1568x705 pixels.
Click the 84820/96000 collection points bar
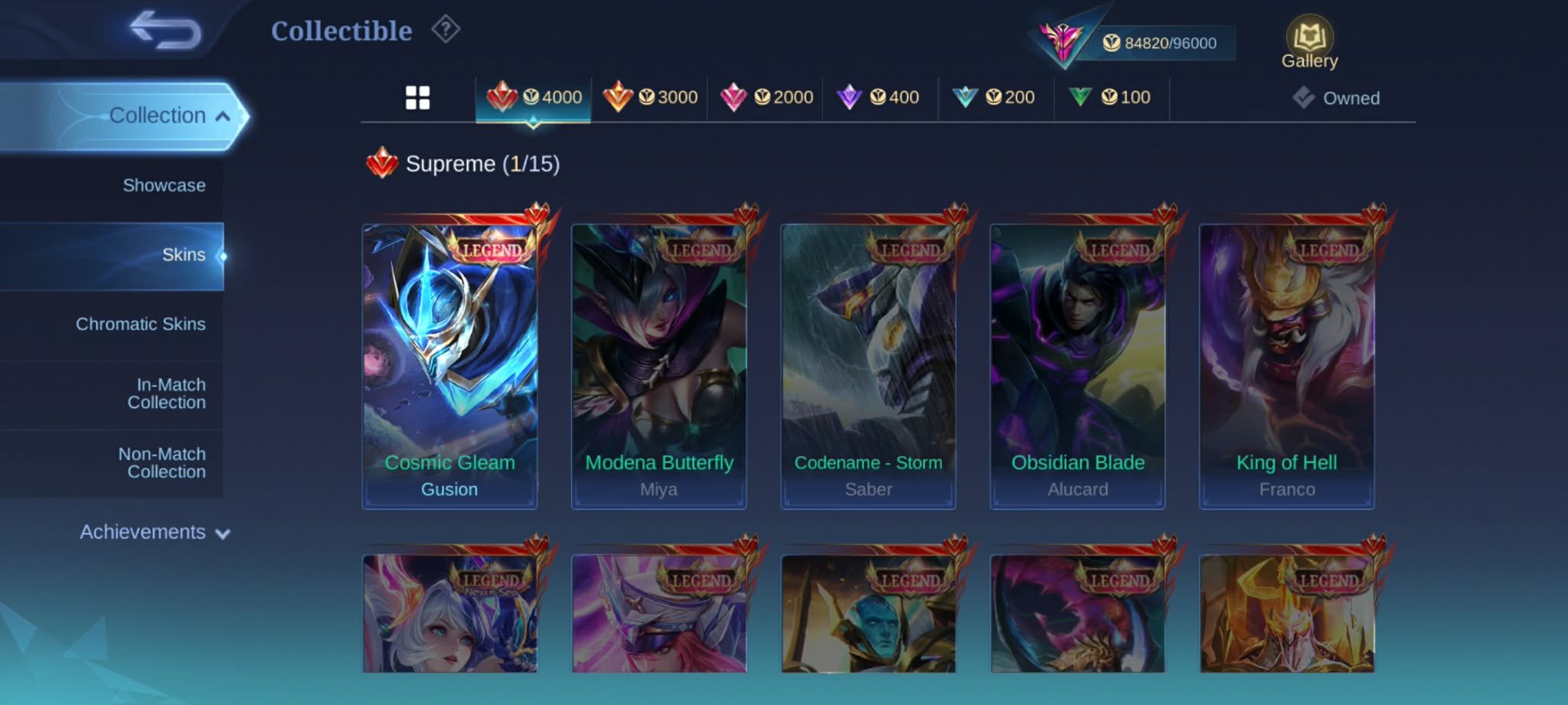point(1164,43)
